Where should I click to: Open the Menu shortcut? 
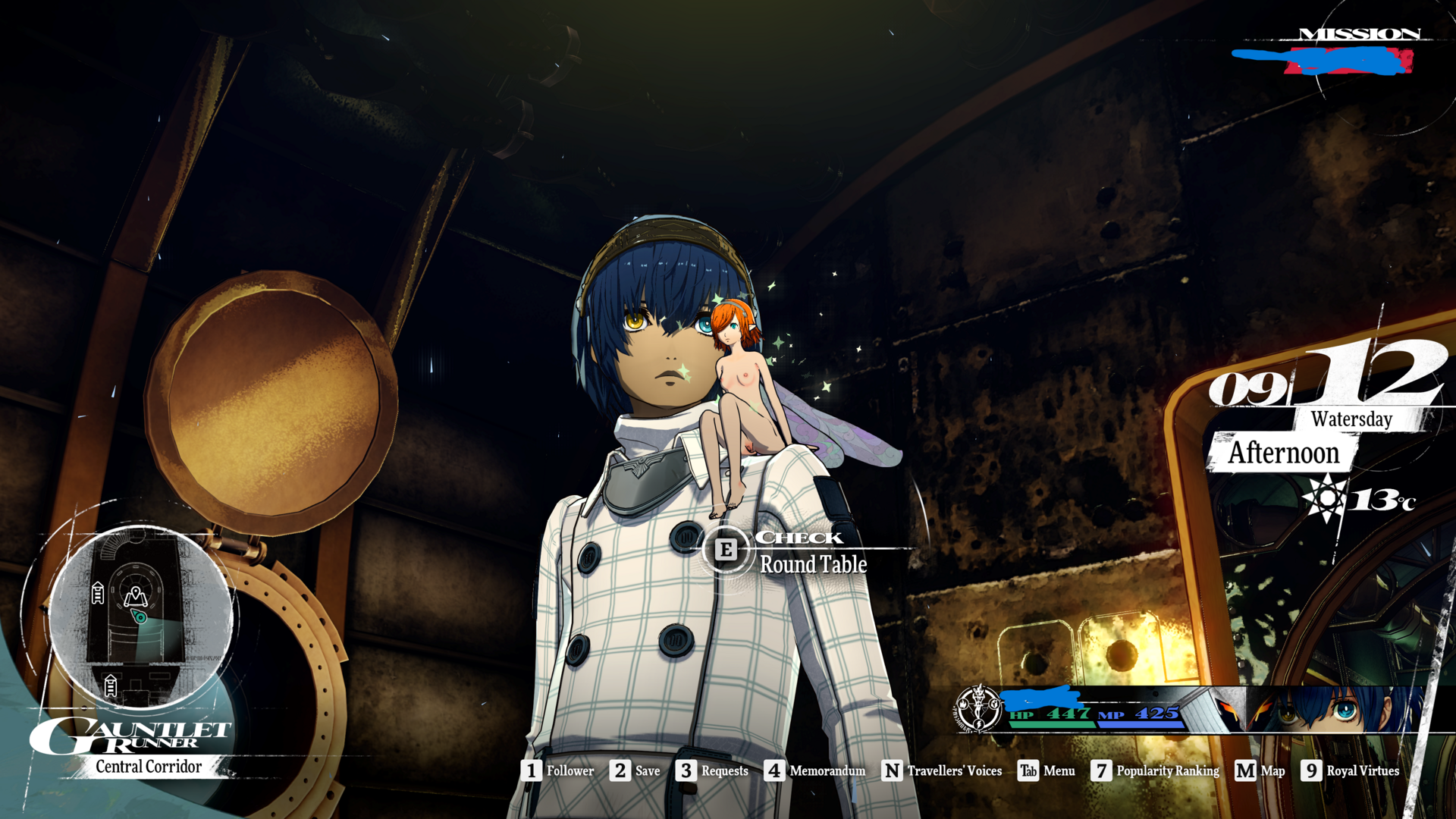click(1046, 770)
